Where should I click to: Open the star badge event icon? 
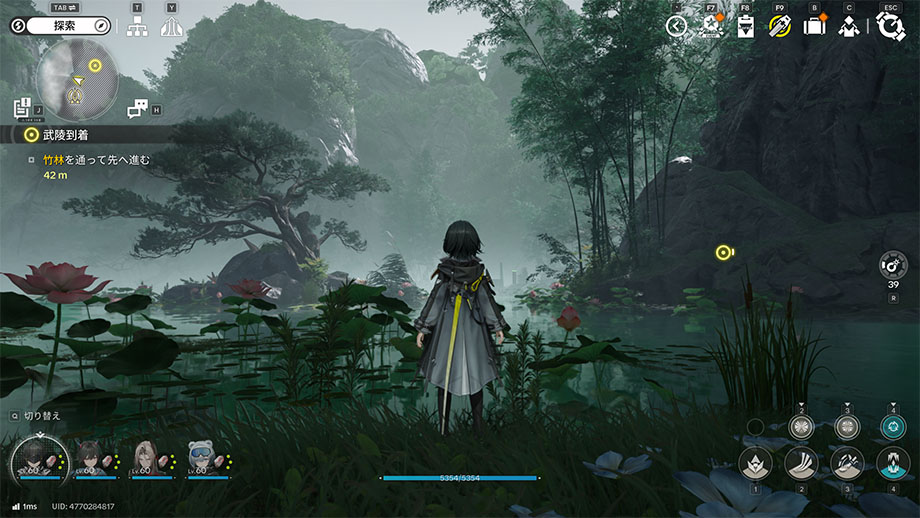[x=711, y=27]
